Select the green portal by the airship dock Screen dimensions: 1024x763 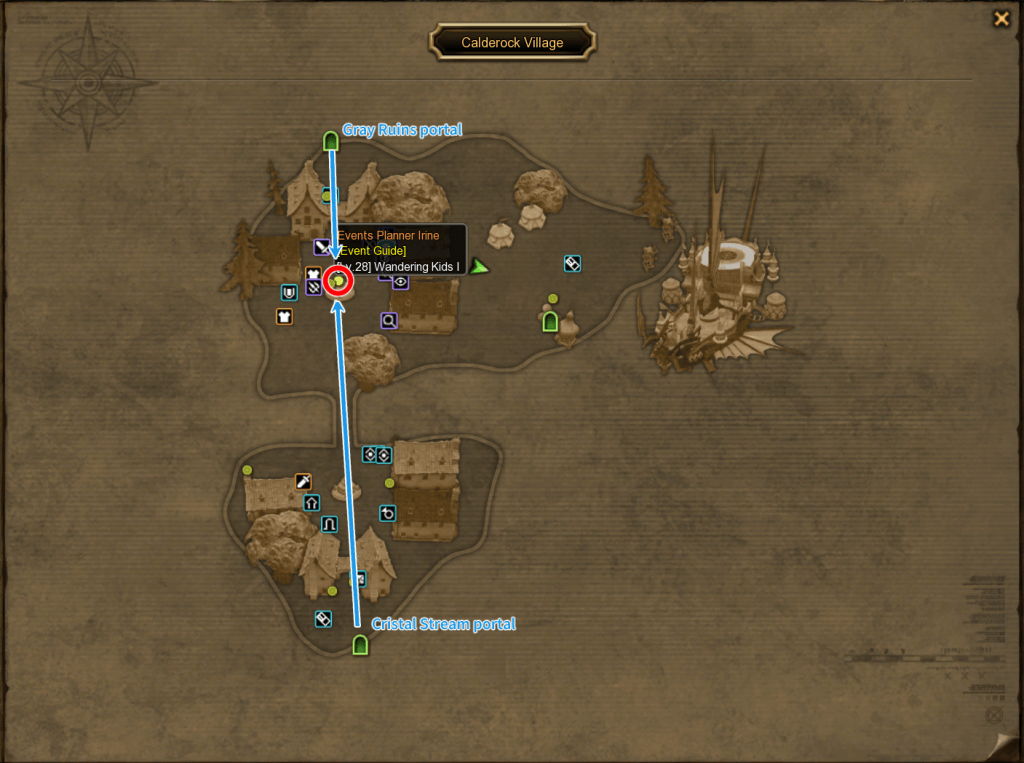point(549,321)
